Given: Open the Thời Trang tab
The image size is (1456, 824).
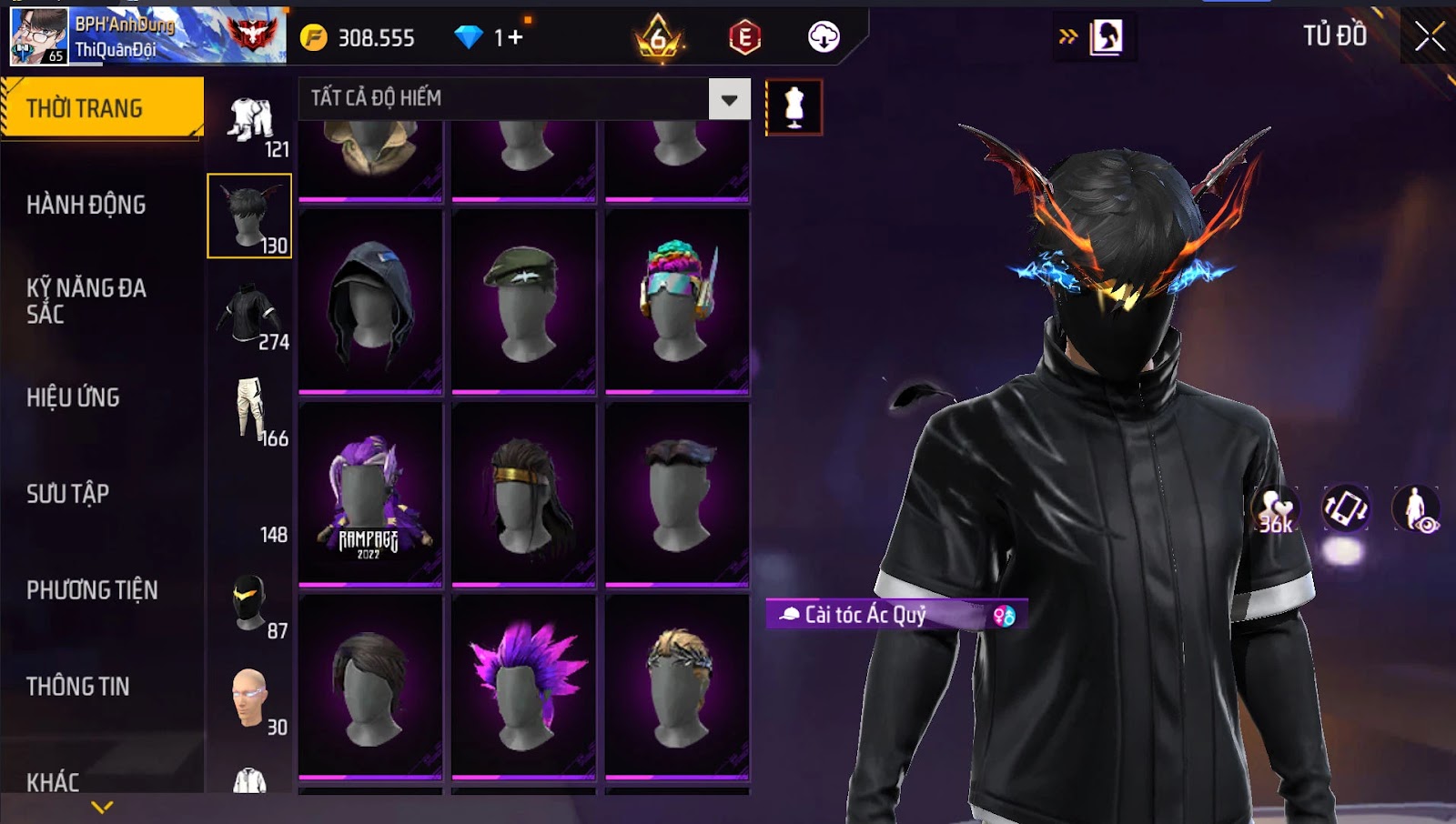Looking at the screenshot, I should [x=102, y=108].
